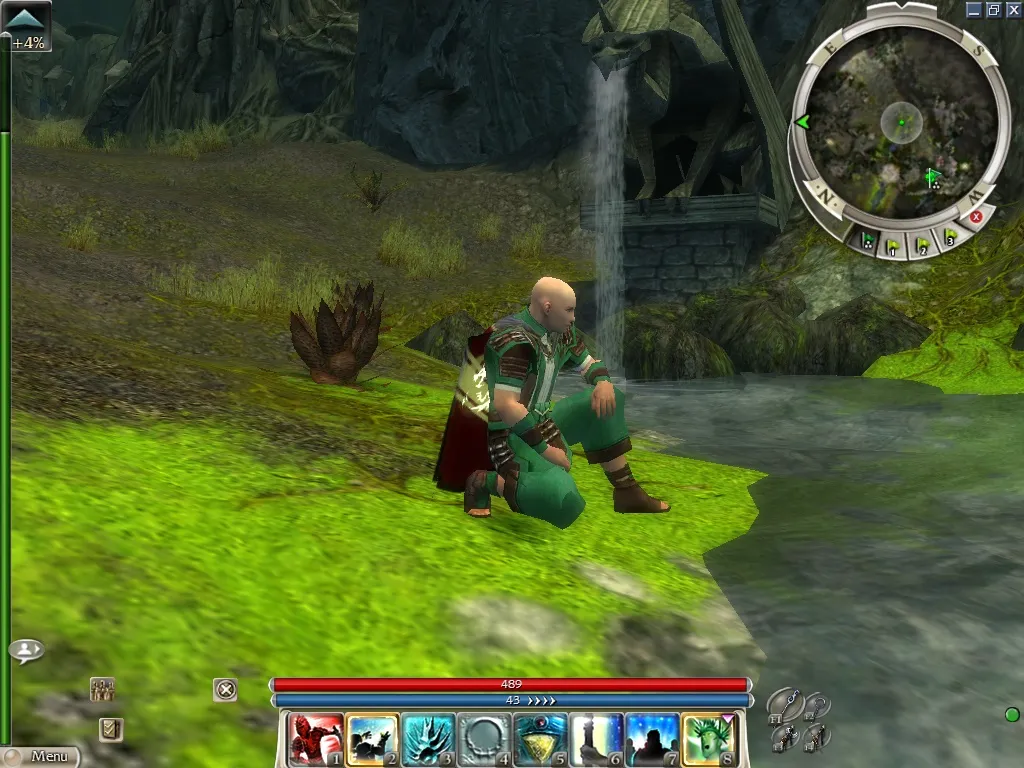Activate the green spirit skill in slot 8
Screen dimensions: 1024x768
pos(709,739)
